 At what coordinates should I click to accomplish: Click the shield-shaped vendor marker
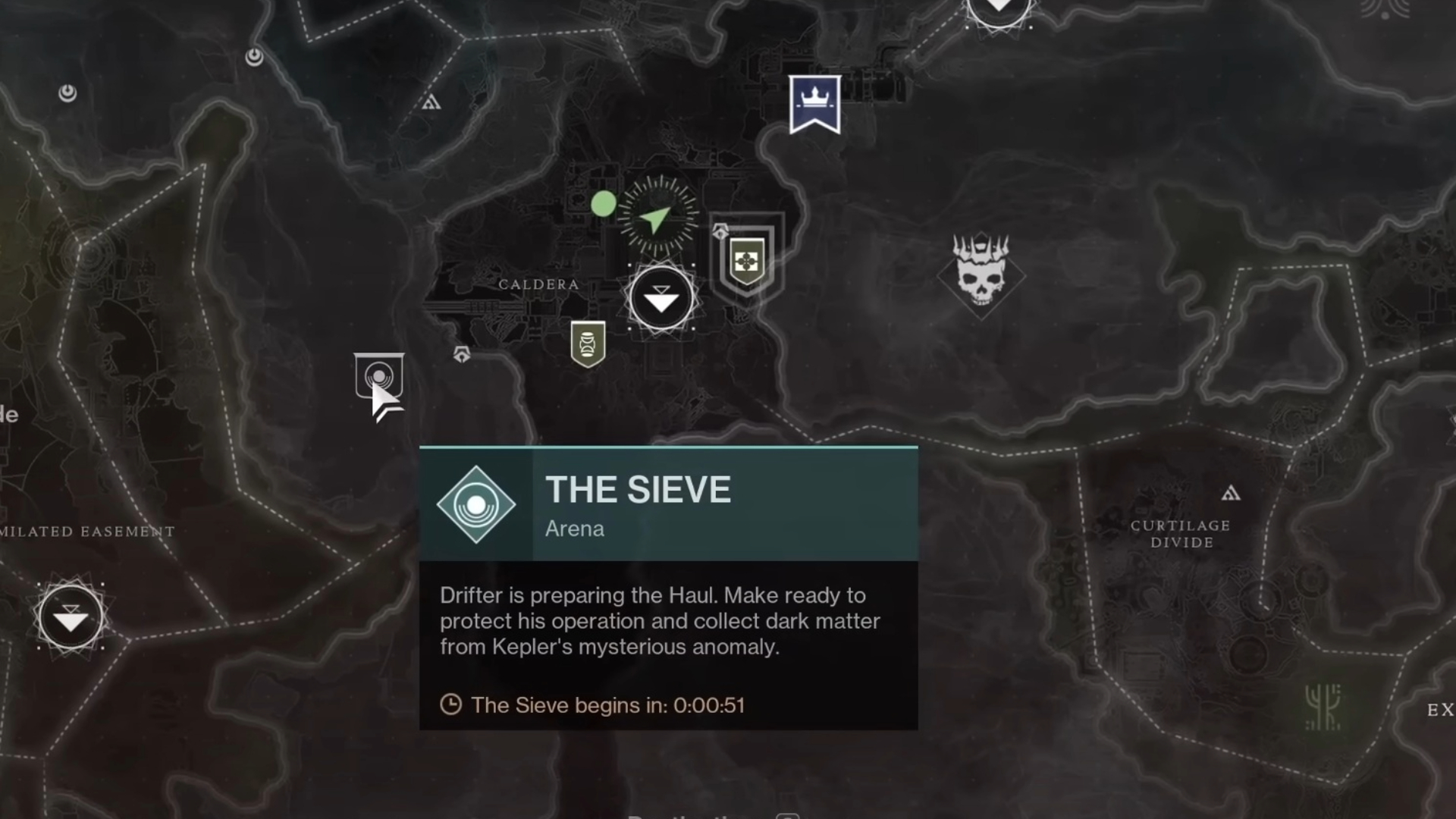click(x=747, y=262)
